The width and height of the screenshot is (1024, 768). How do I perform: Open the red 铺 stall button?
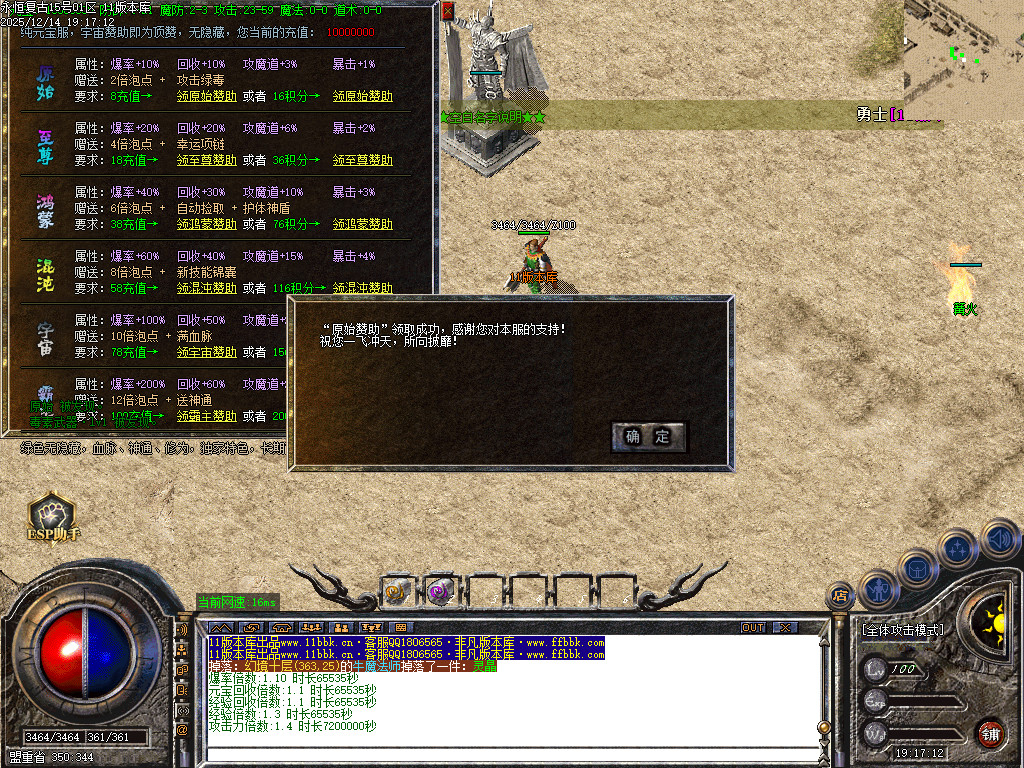[x=990, y=733]
